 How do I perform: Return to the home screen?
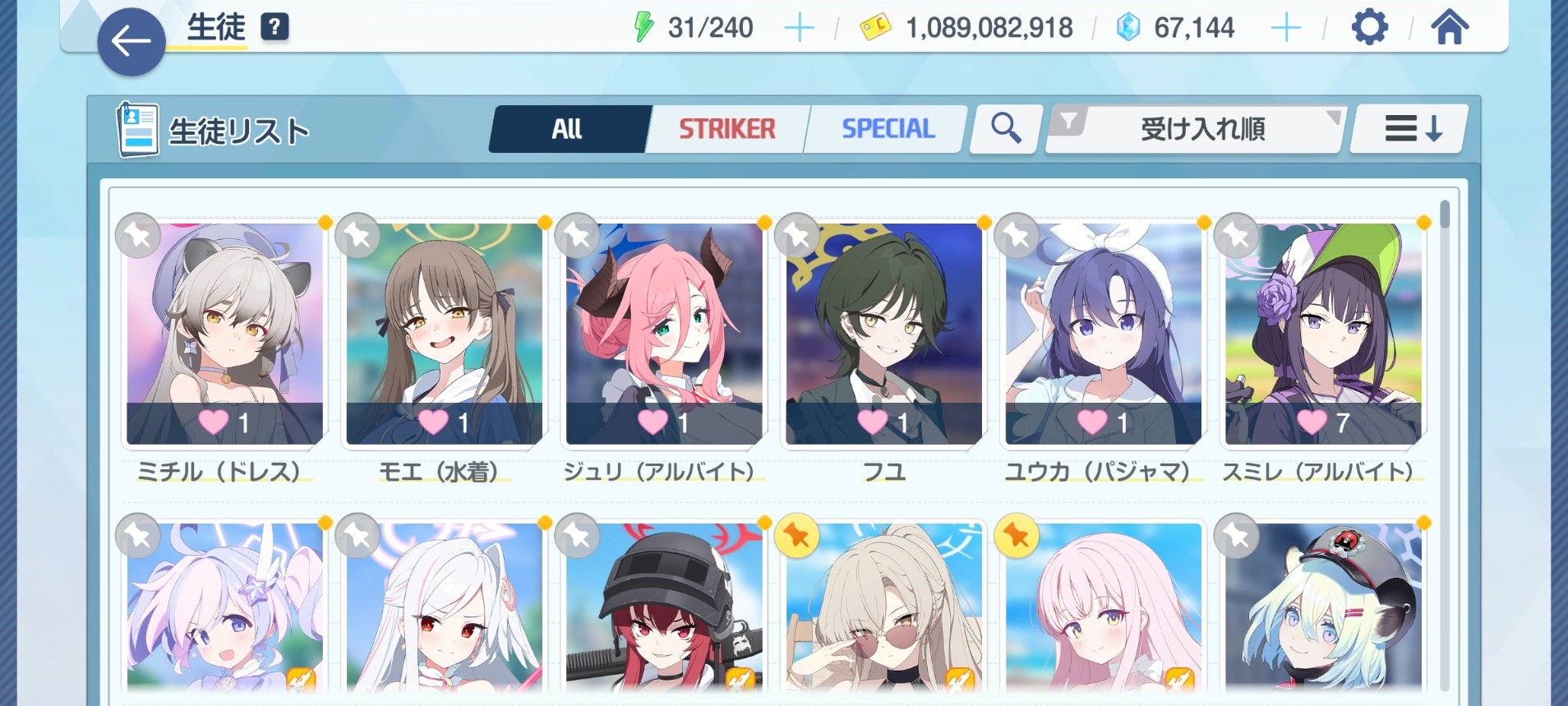(x=1450, y=28)
